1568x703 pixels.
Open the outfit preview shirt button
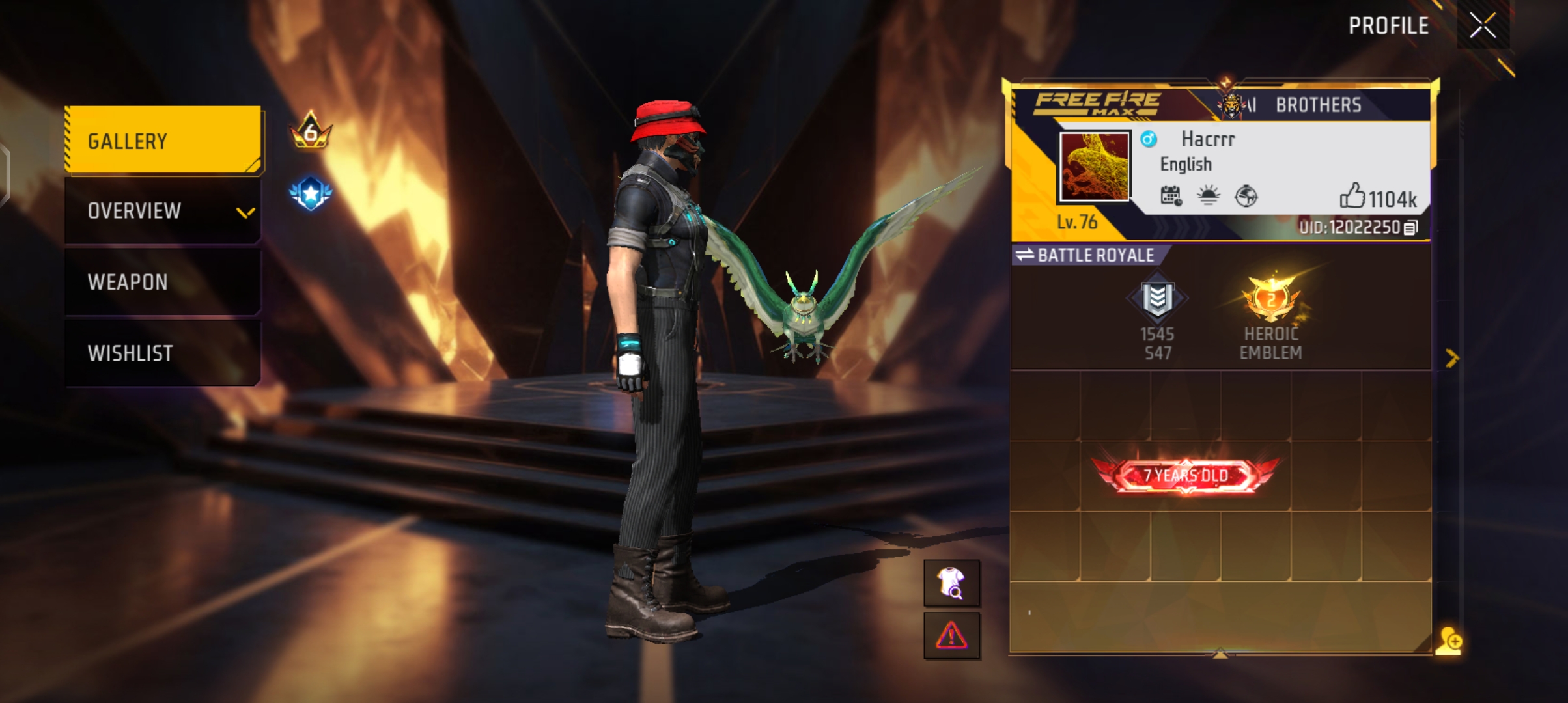[x=951, y=583]
